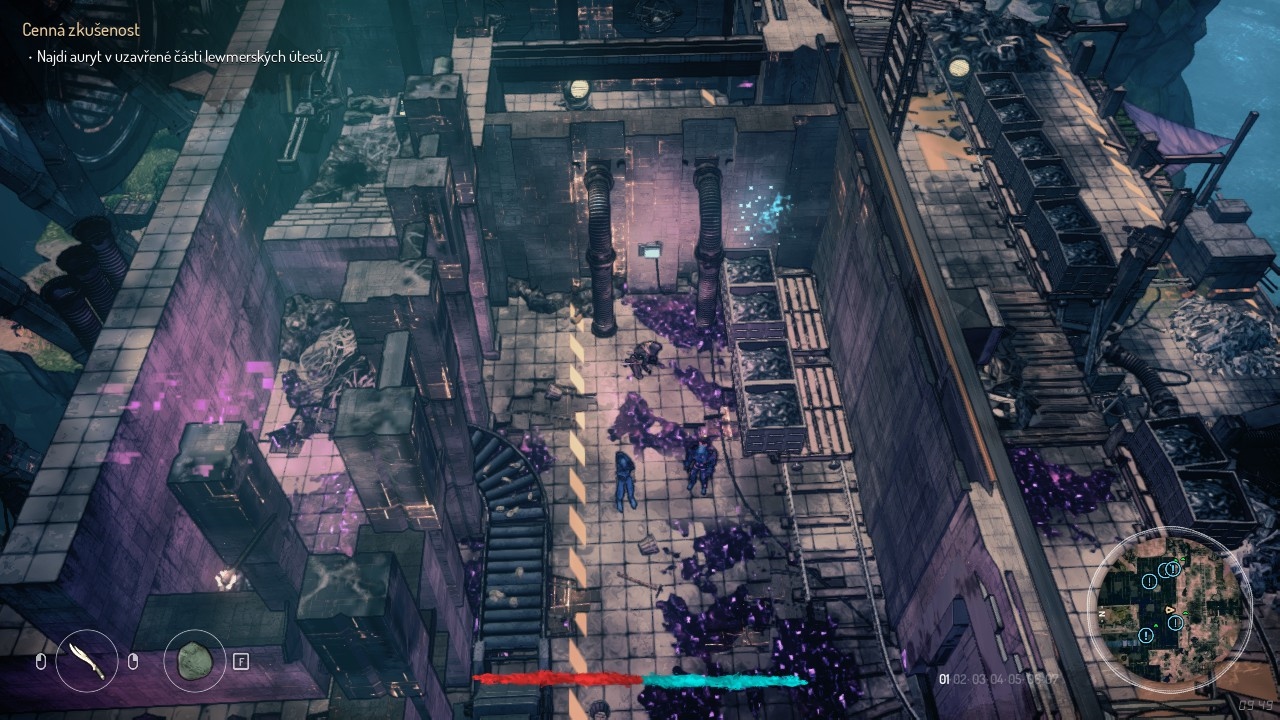
Task: Click the yellow player arrow on minimap
Action: coord(1171,609)
